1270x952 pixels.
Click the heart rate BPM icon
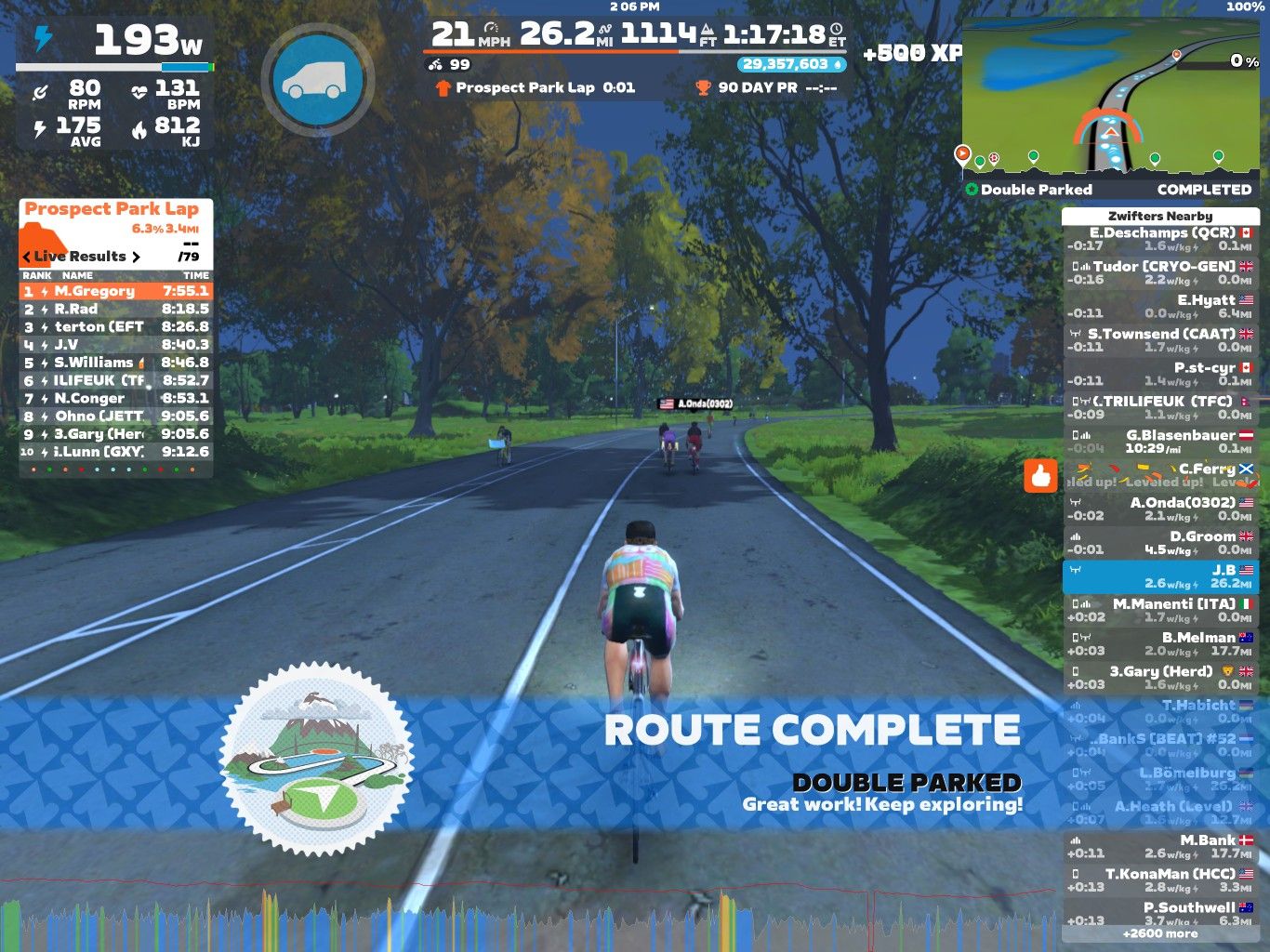click(x=139, y=90)
